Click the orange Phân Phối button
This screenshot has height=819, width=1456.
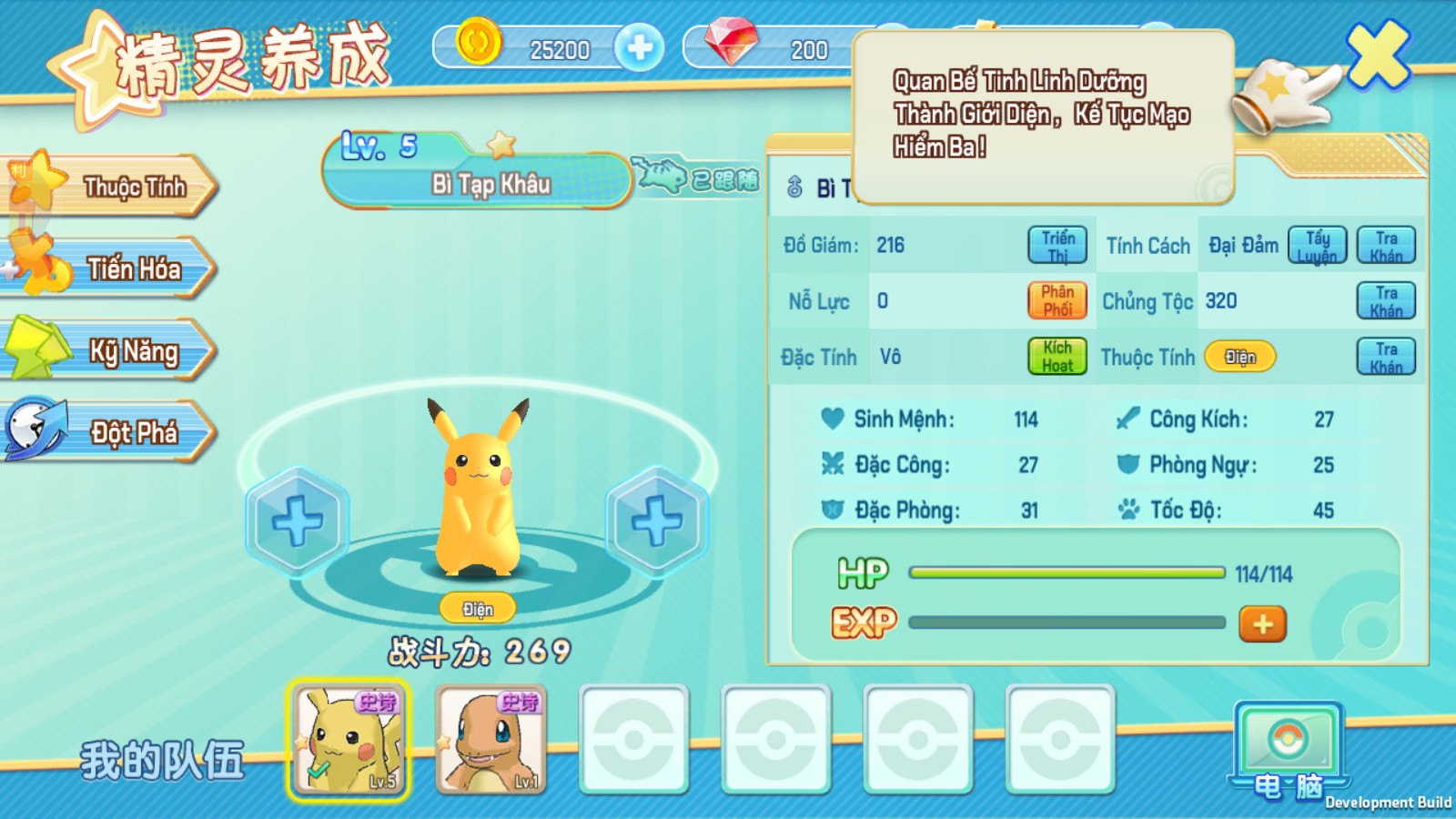[1057, 300]
